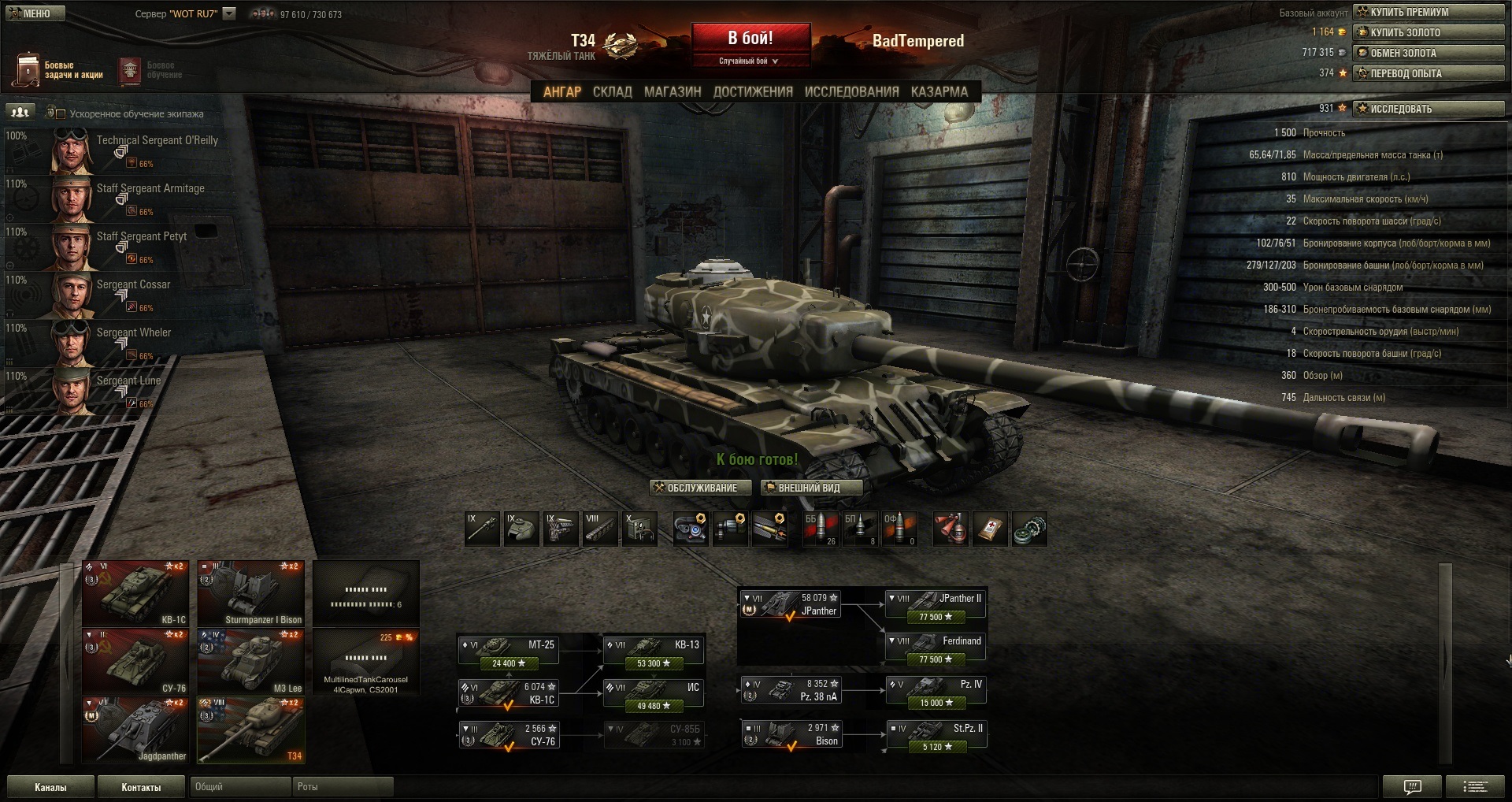Open the ДОСТИЖЕНИЯ tab

753,91
